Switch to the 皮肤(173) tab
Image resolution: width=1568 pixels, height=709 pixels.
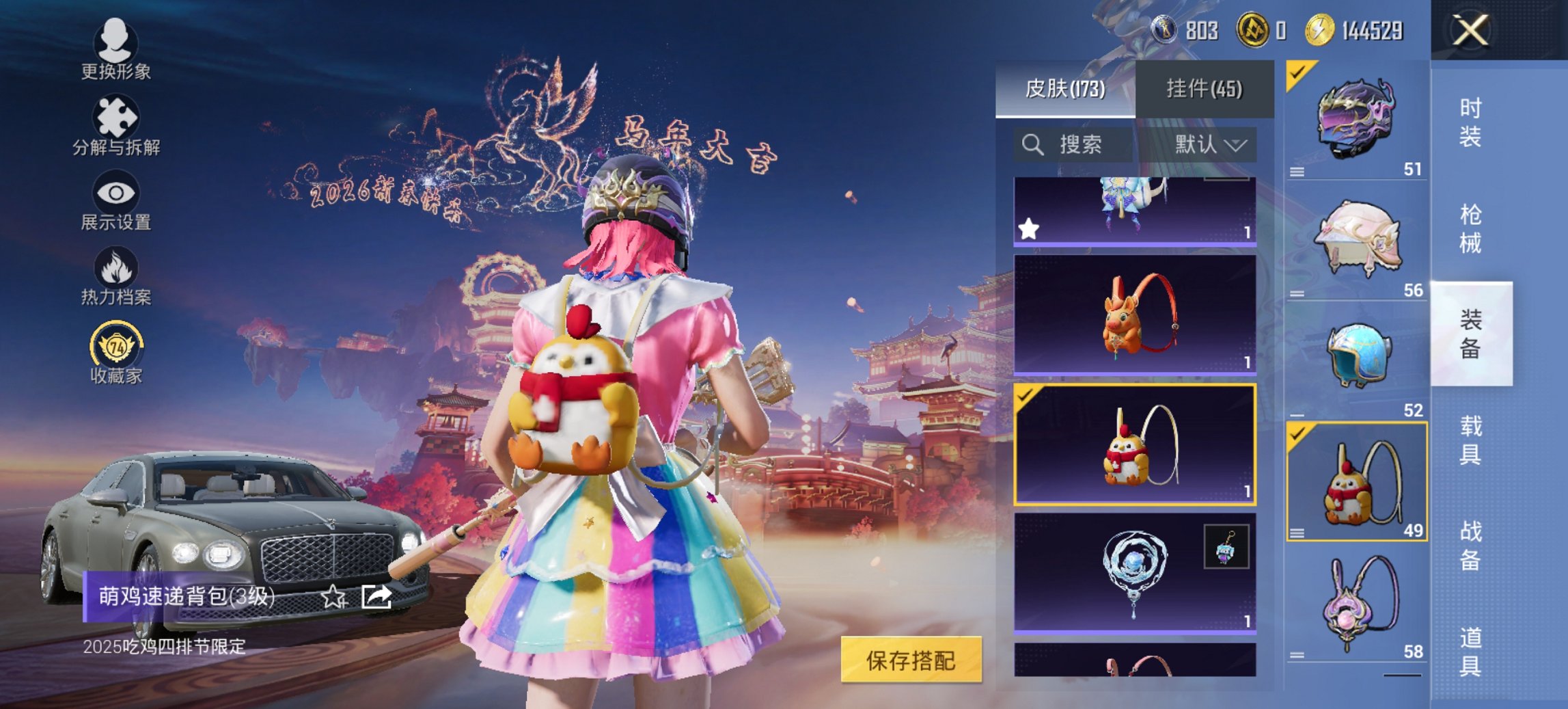tap(1066, 90)
